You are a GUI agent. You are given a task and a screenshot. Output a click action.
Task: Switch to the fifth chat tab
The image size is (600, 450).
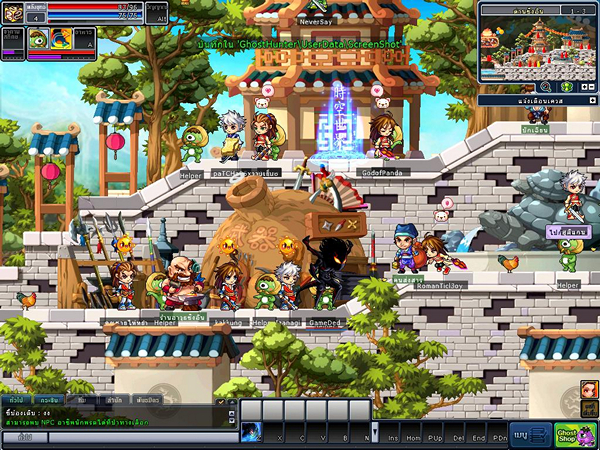[x=148, y=400]
